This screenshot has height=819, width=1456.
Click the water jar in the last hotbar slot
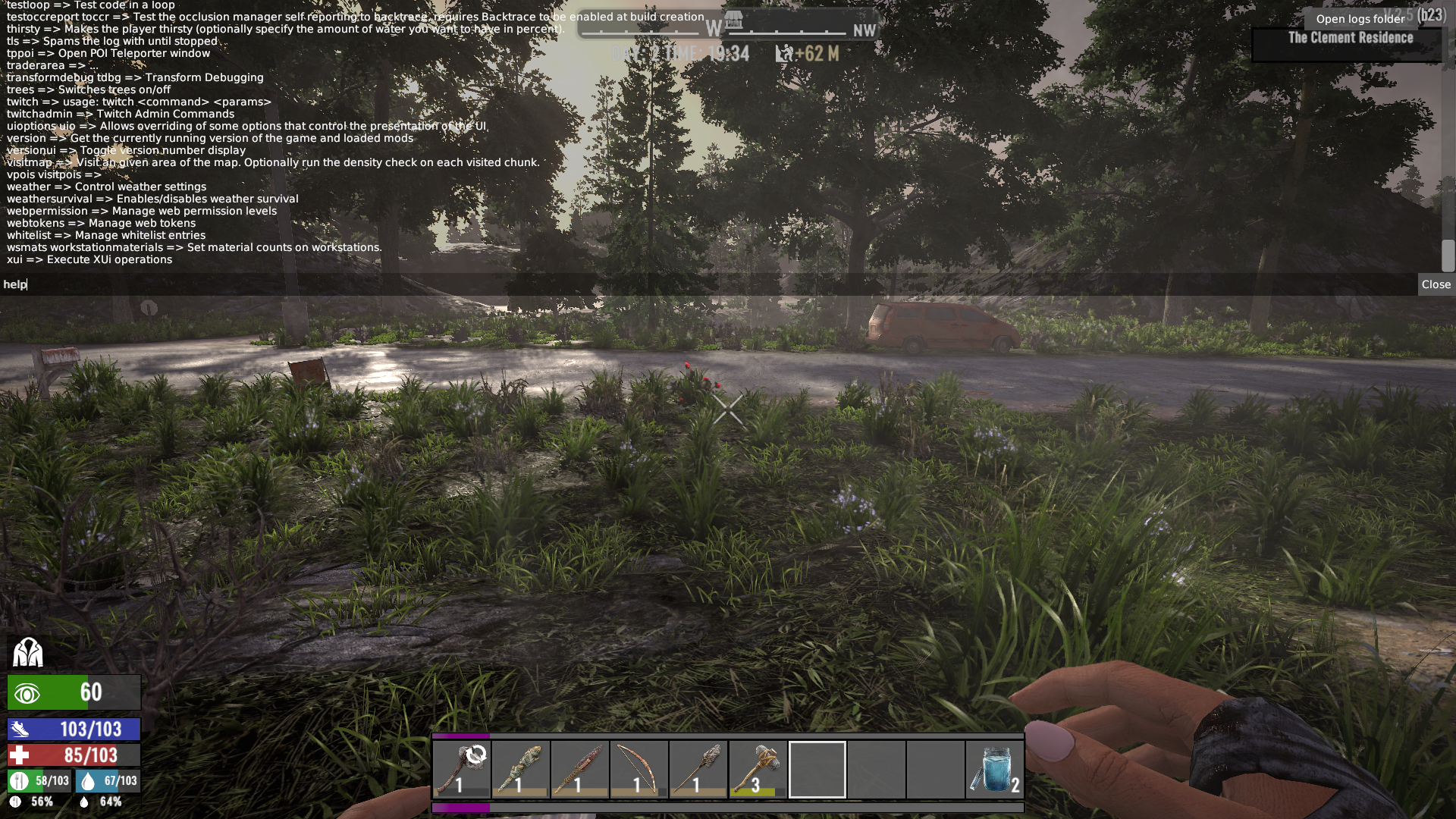point(995,770)
